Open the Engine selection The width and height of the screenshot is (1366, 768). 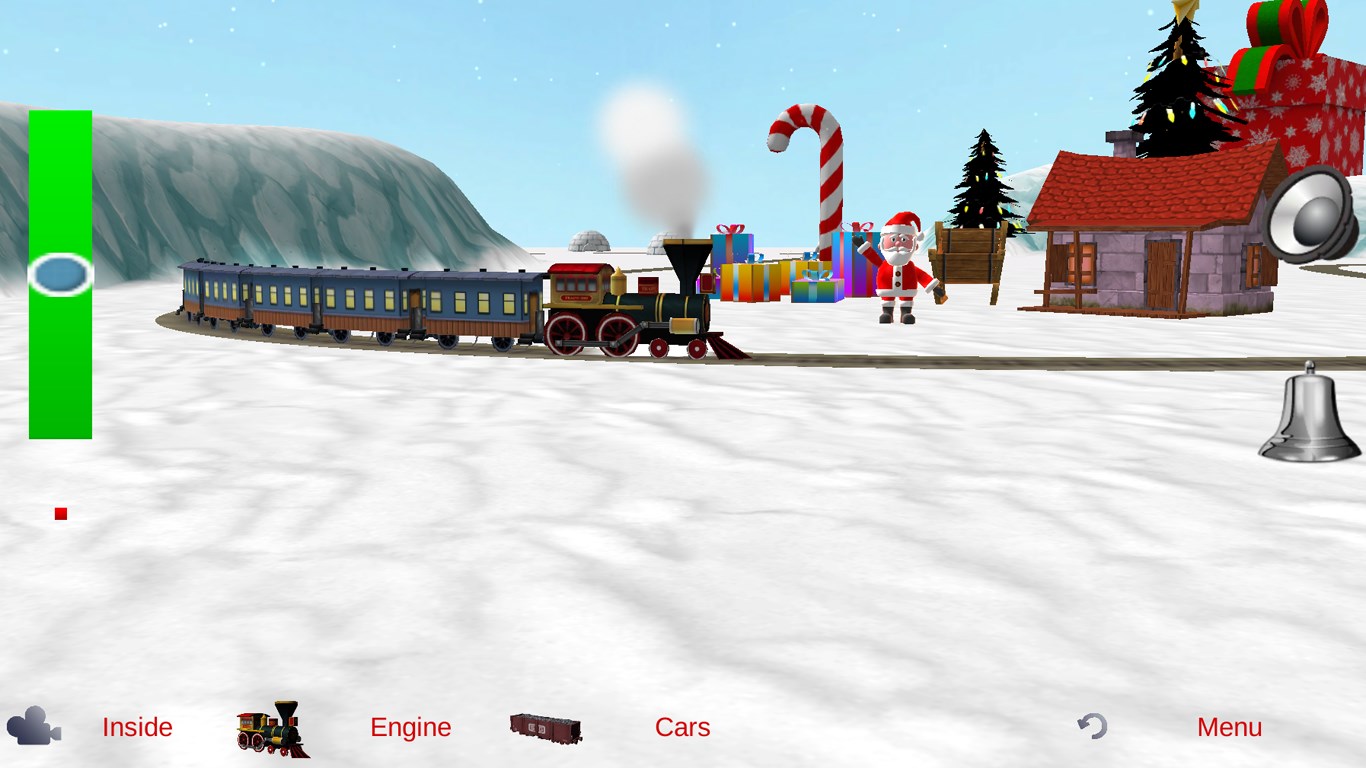coord(410,727)
